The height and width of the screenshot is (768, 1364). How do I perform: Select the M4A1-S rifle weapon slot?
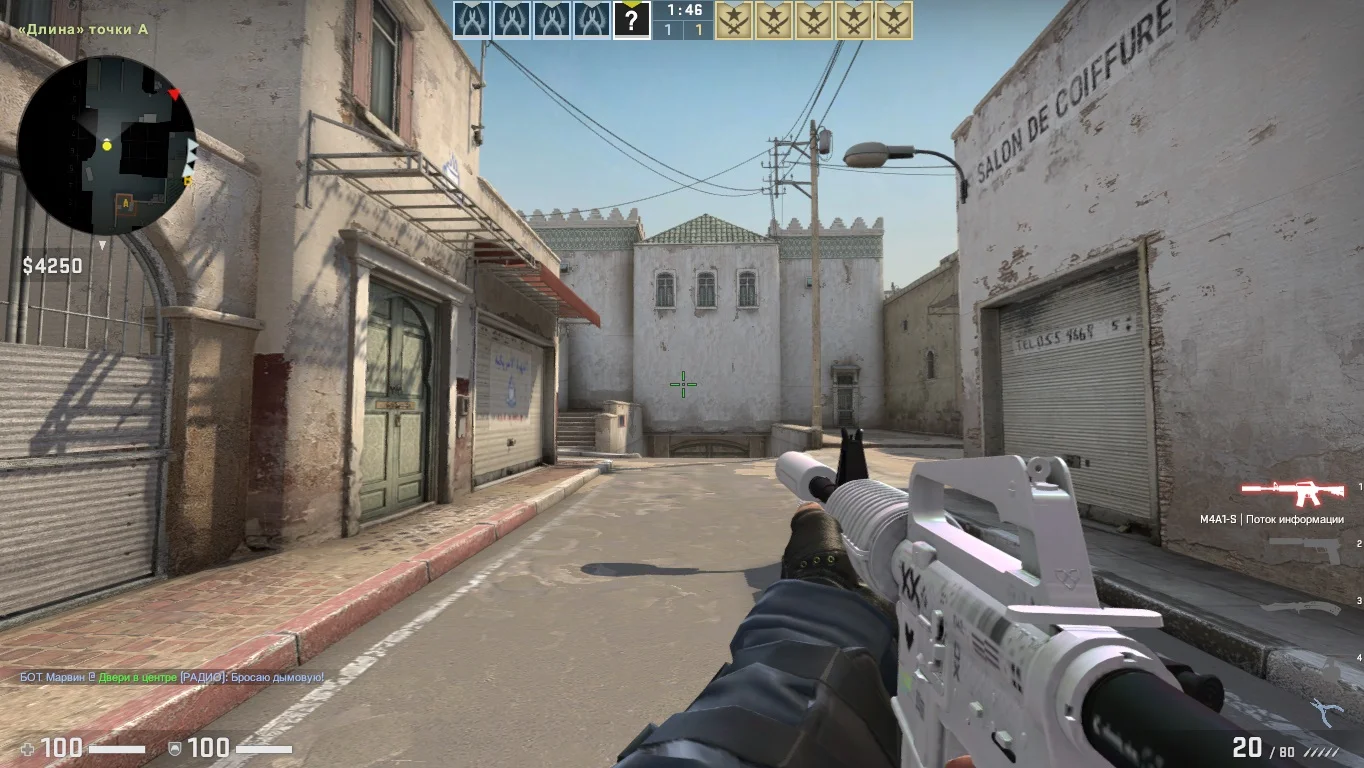(x=1292, y=491)
